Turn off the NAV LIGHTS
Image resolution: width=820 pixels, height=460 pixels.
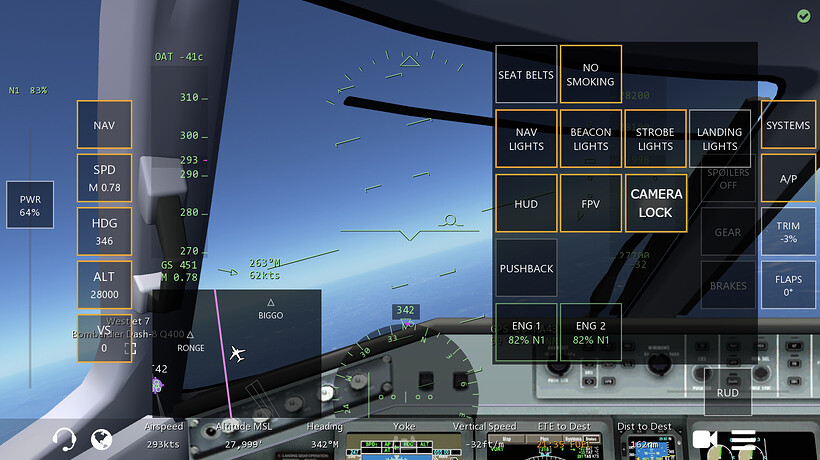click(x=526, y=139)
